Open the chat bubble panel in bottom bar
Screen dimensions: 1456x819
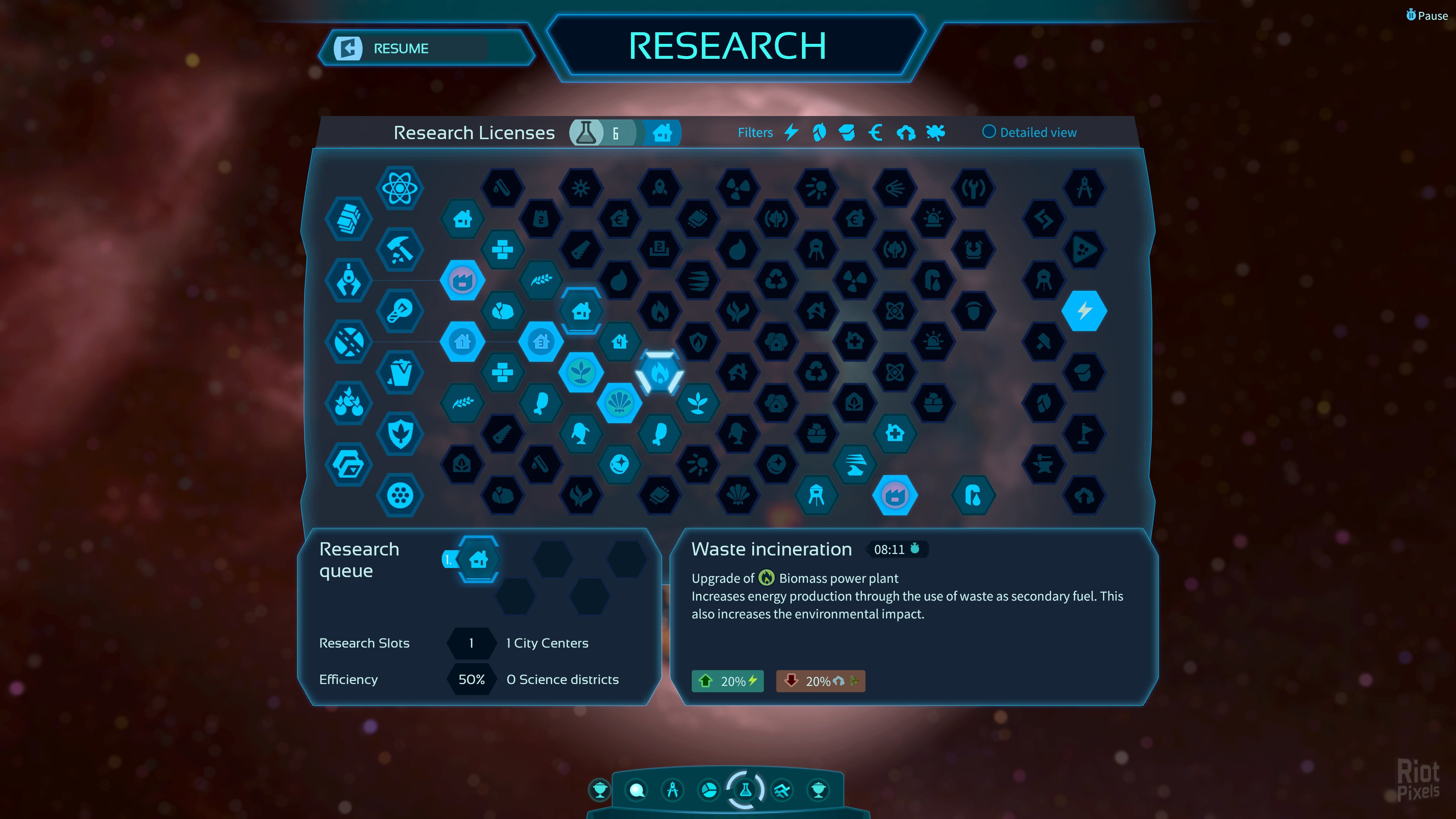coord(637,789)
